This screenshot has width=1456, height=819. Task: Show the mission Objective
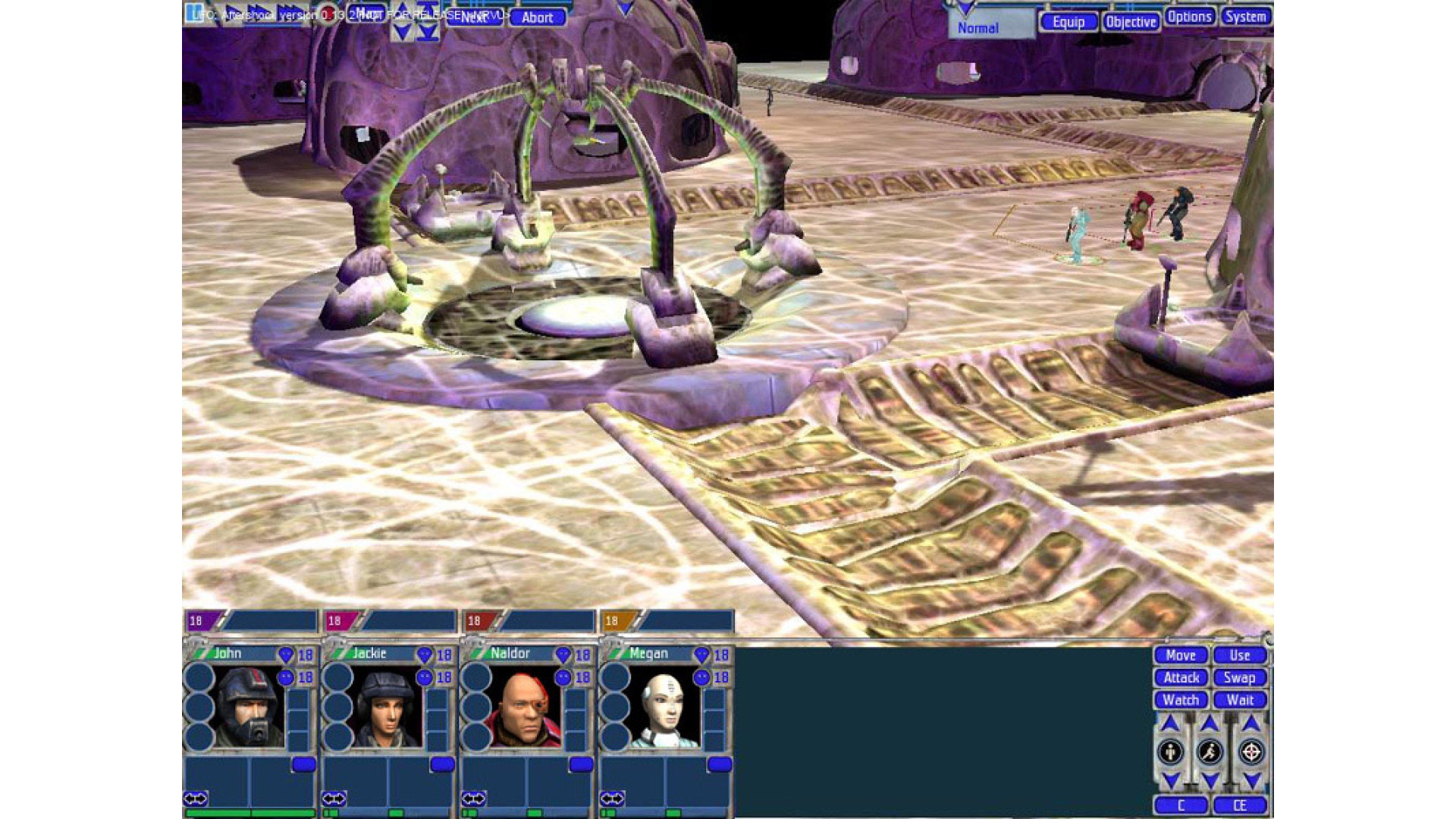point(1131,22)
